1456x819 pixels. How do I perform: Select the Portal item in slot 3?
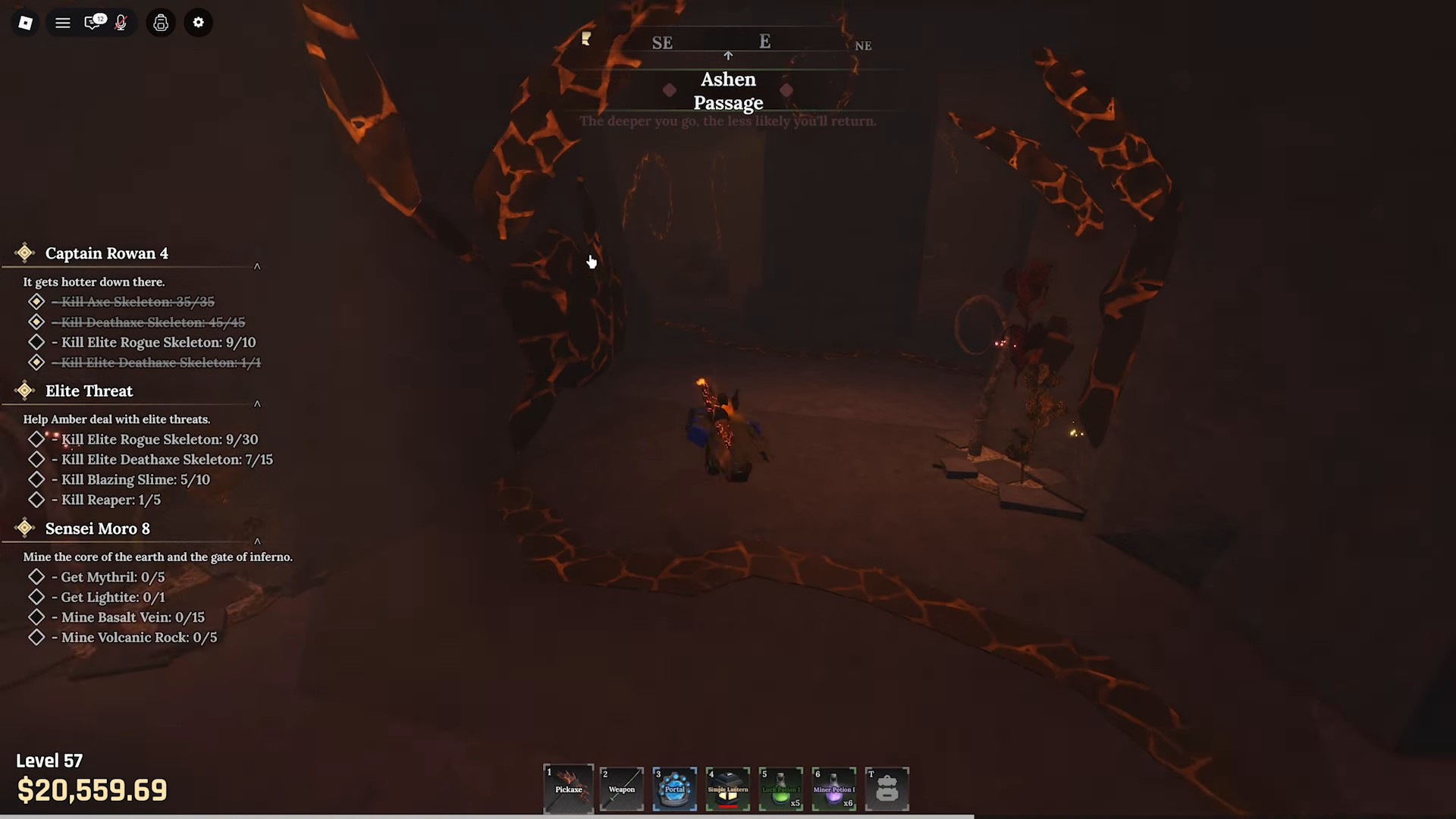(x=674, y=789)
